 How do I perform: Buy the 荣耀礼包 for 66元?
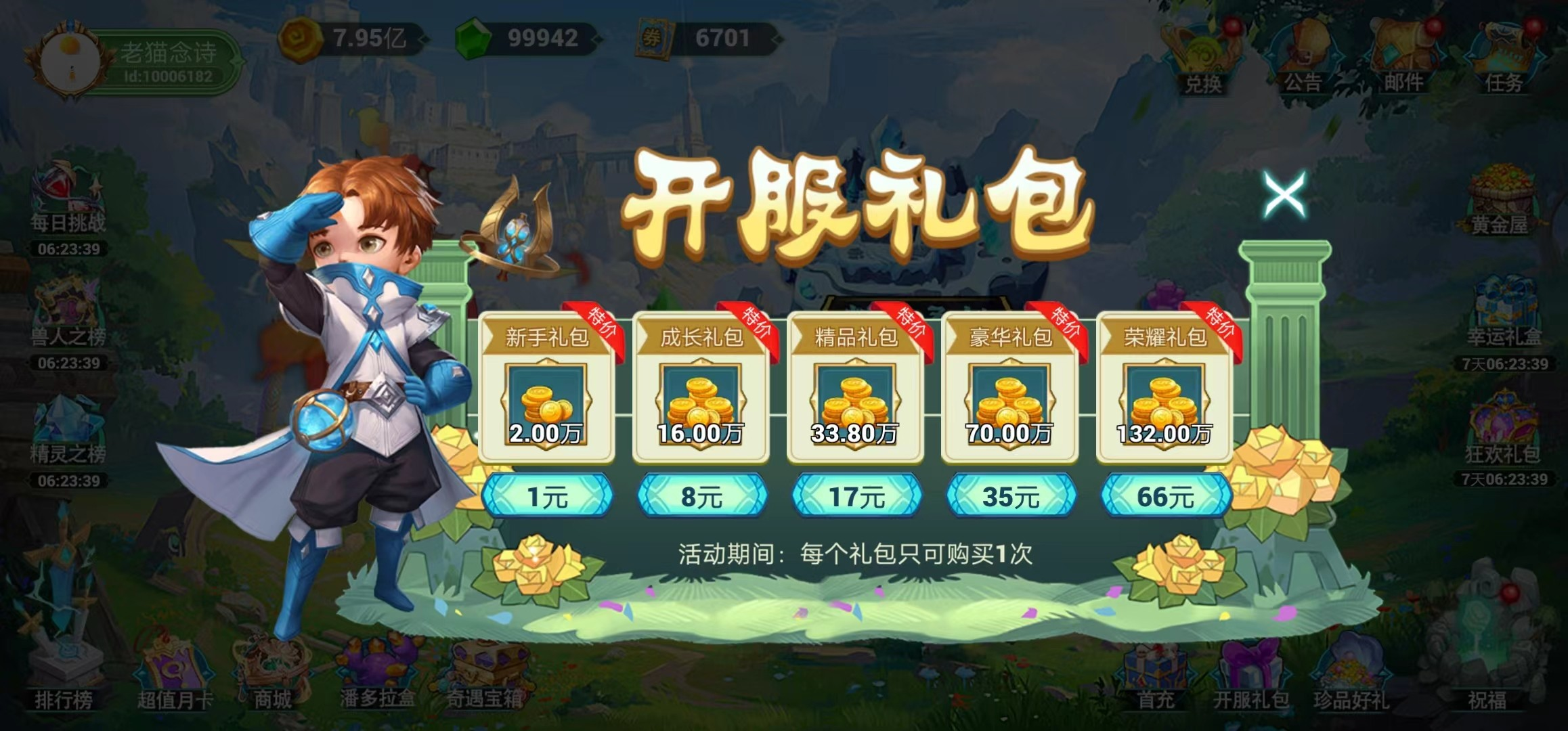coord(1164,495)
